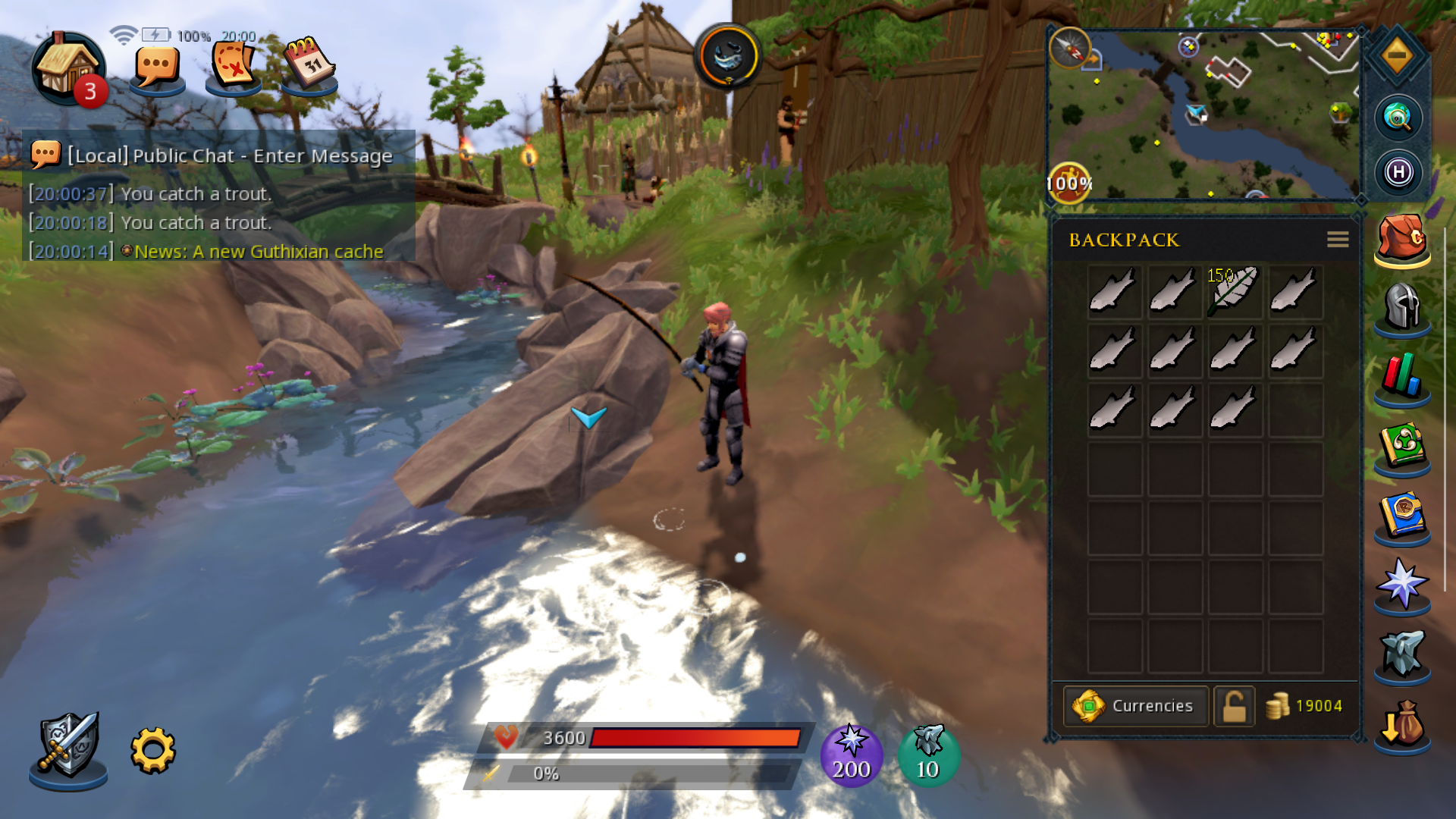Viewport: 1456px width, 819px height.
Task: Open the world map globe button
Action: pyautogui.click(x=1398, y=118)
